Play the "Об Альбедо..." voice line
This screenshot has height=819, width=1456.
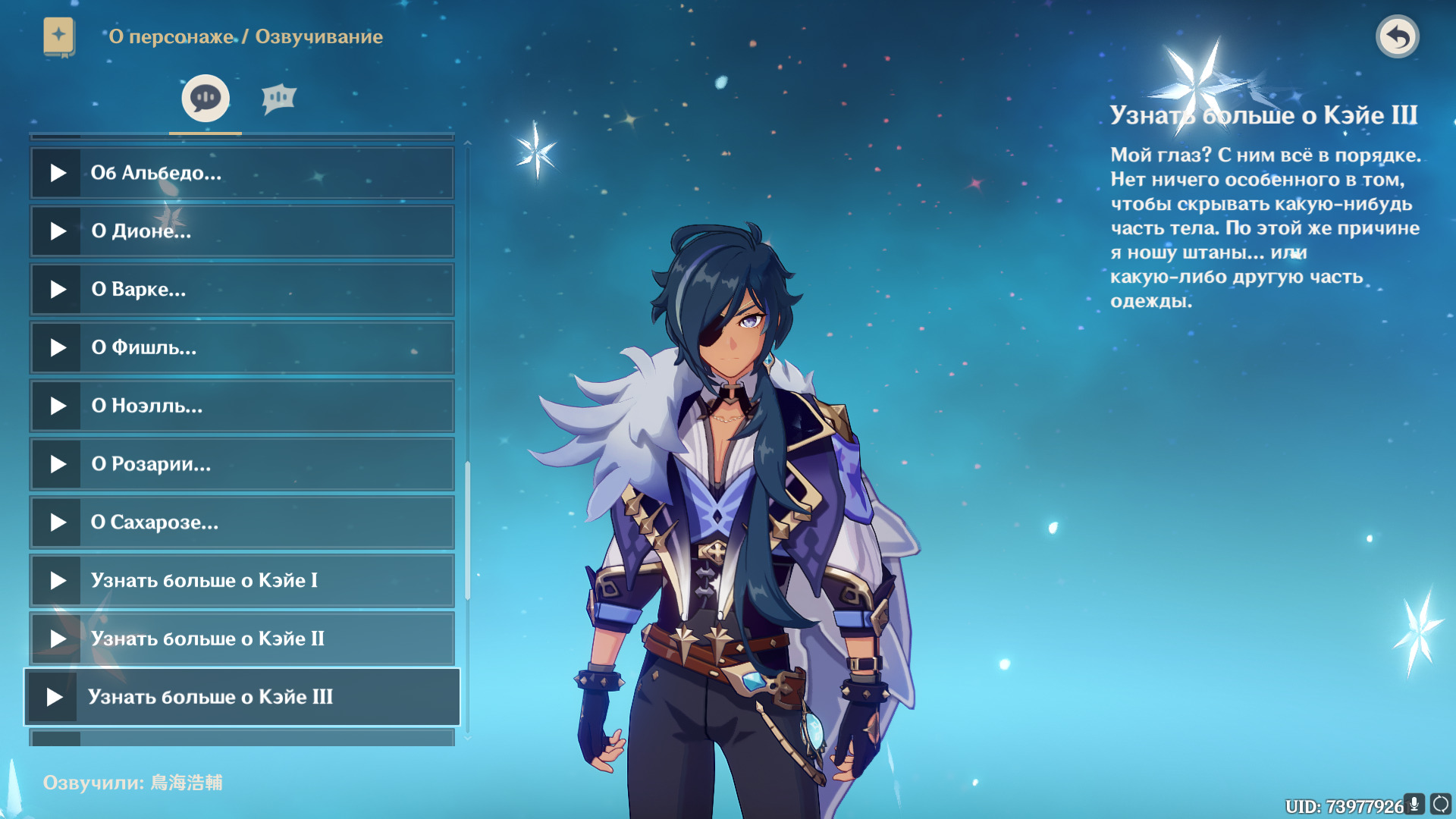[58, 173]
